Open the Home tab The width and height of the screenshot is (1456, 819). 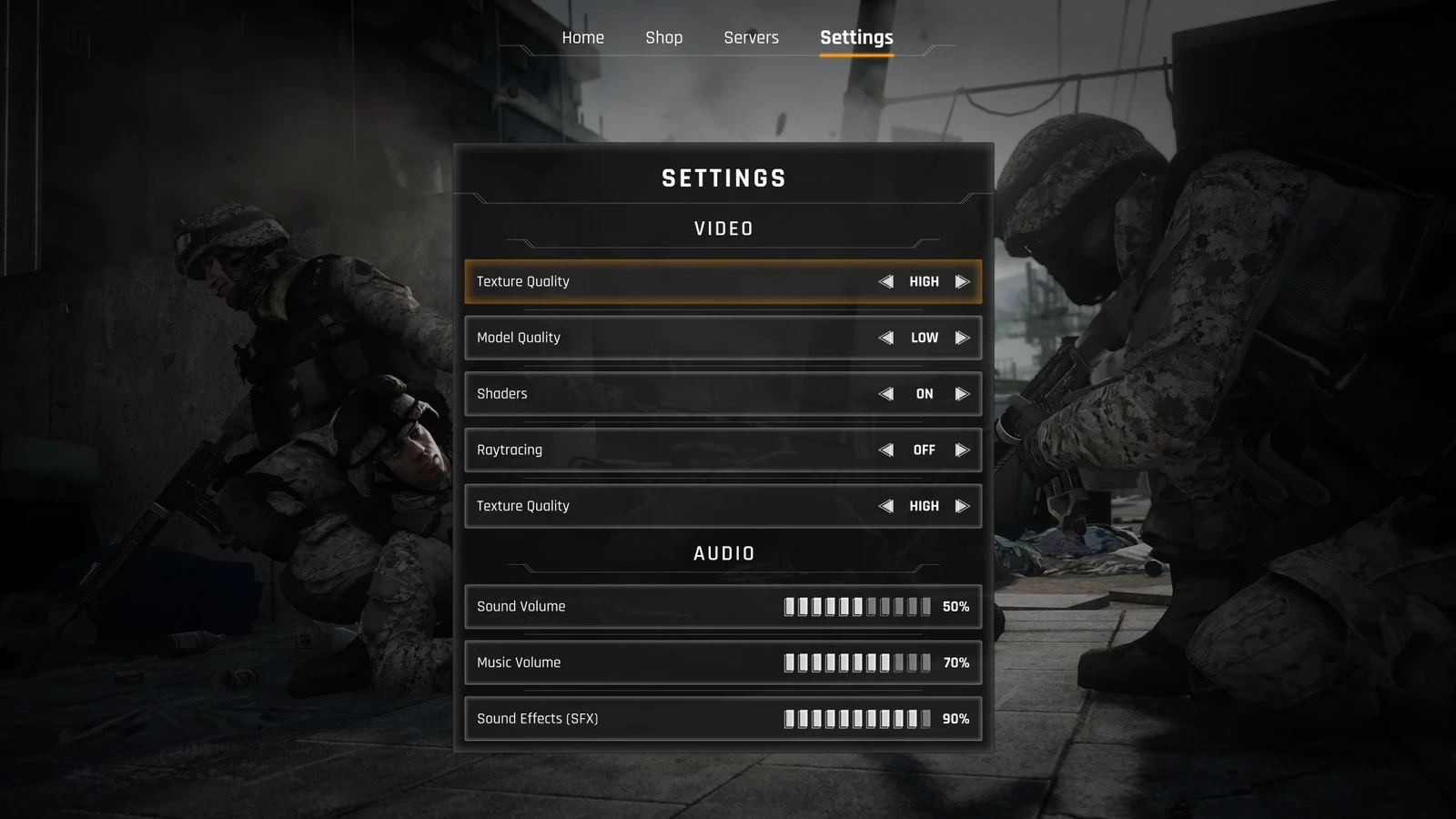pos(582,37)
